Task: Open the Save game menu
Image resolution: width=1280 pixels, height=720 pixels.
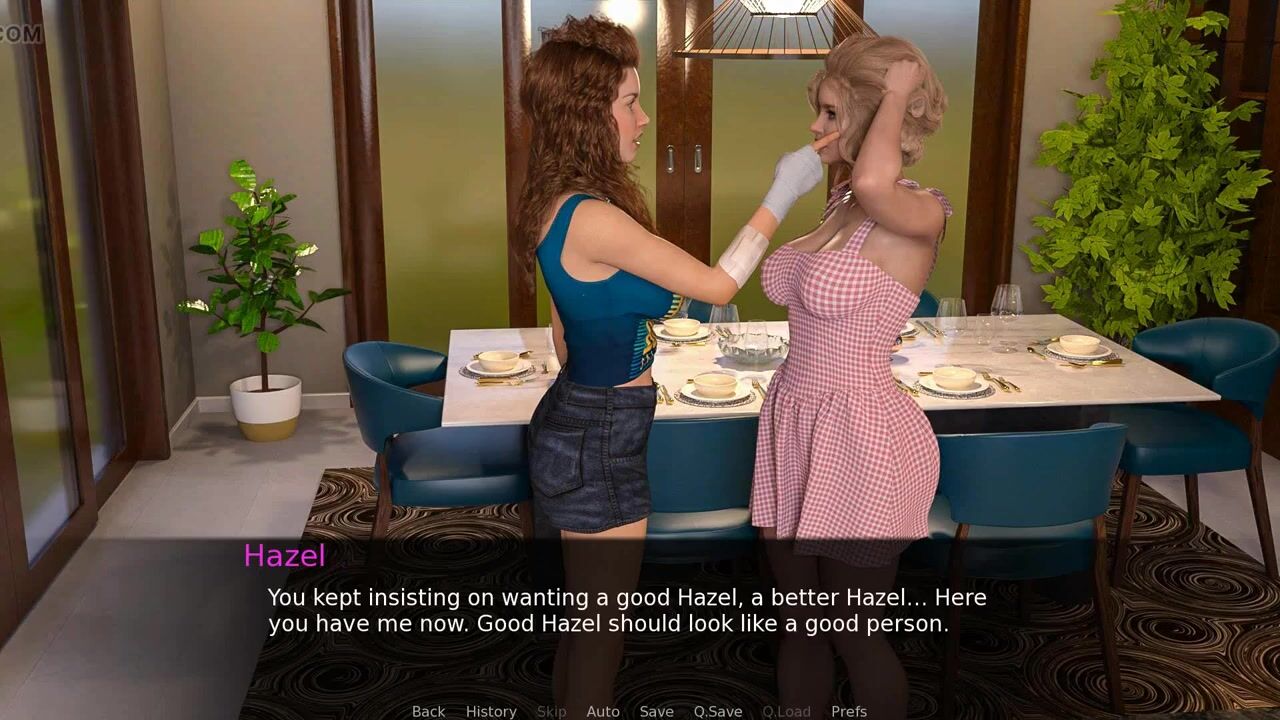Action: pyautogui.click(x=656, y=711)
